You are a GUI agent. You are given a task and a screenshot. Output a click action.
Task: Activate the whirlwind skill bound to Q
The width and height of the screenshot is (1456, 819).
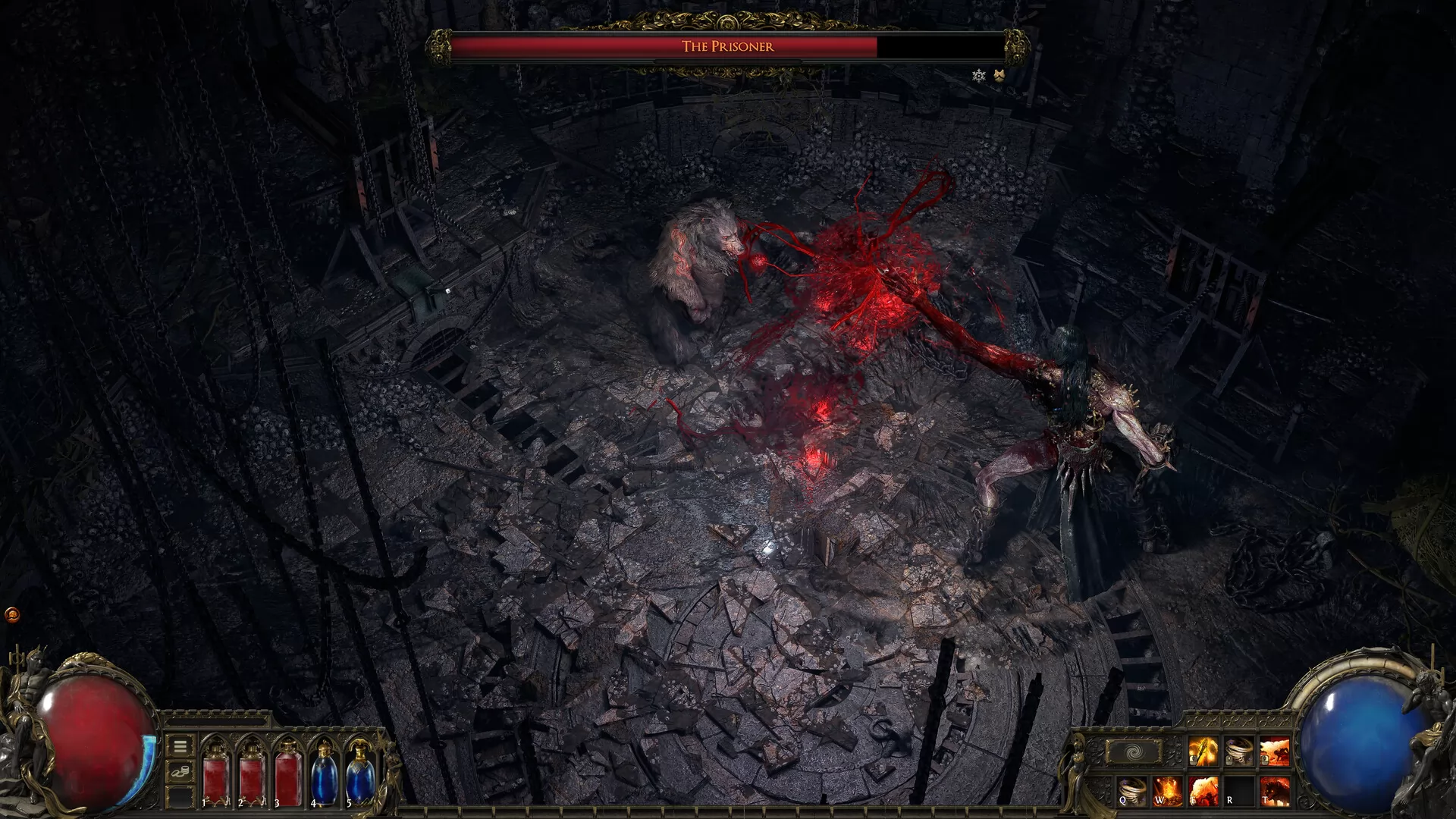coord(1131,791)
